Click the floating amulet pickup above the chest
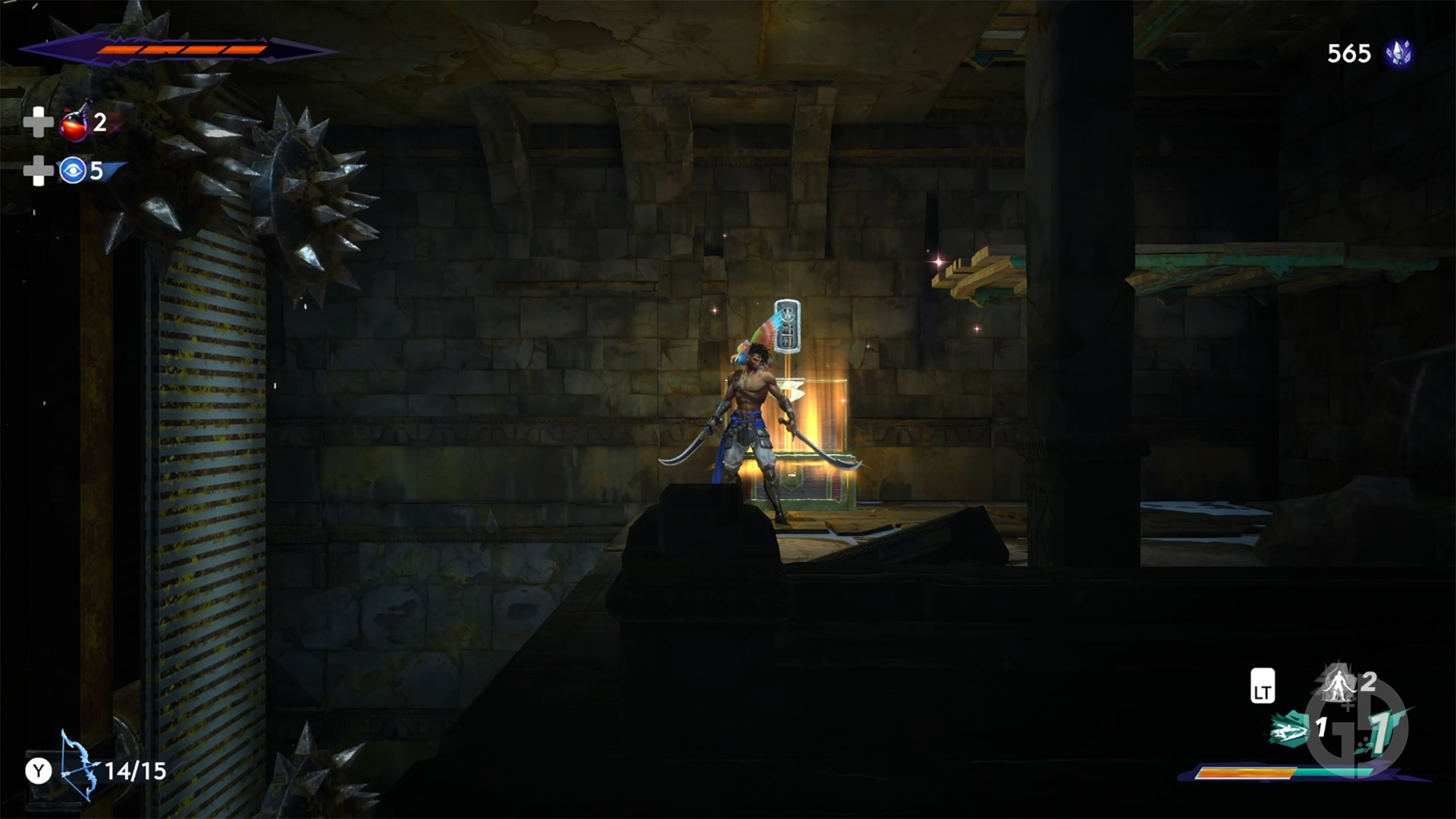1456x819 pixels. [786, 325]
